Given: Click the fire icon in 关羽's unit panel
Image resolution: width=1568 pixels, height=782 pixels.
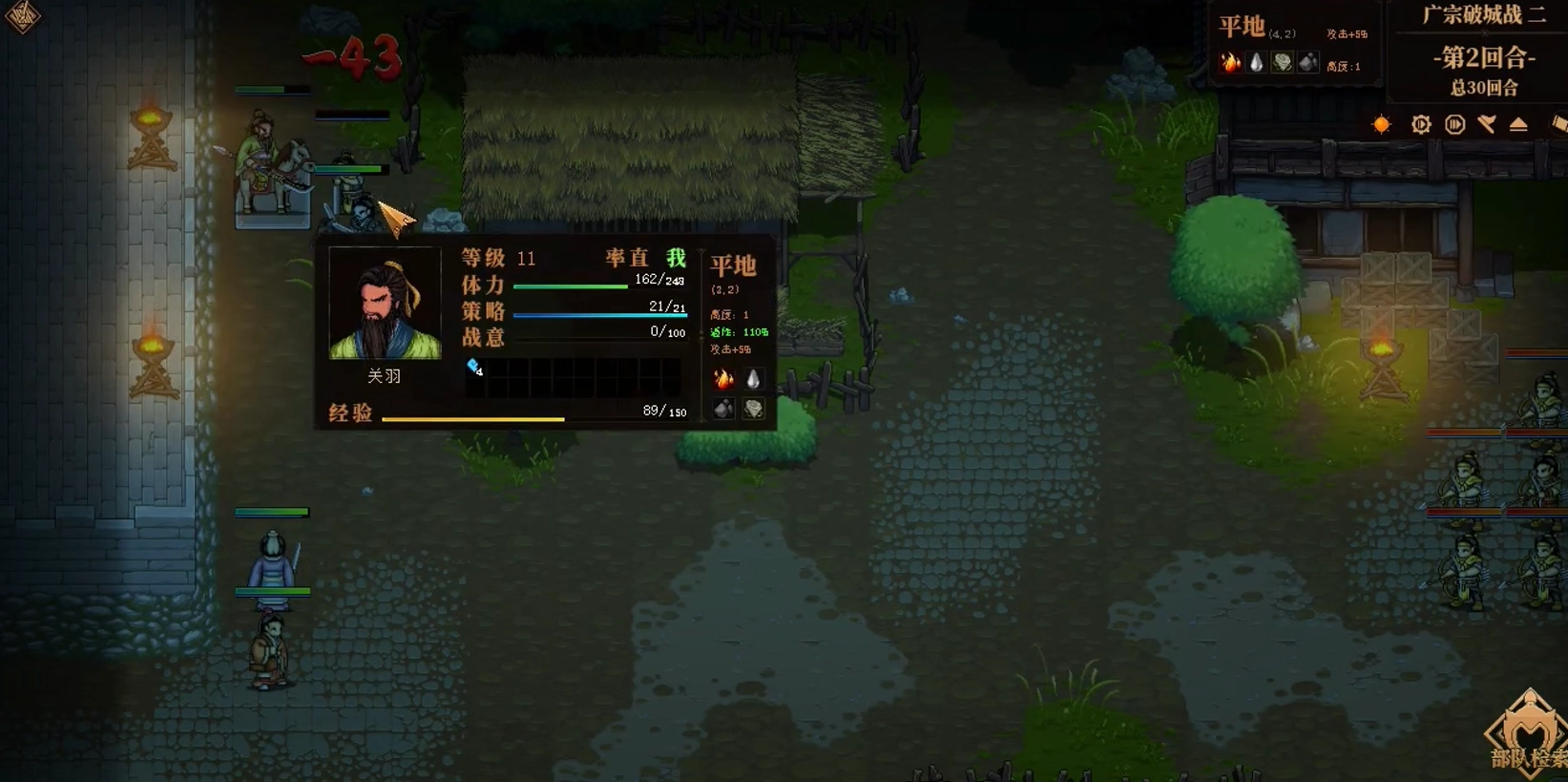Looking at the screenshot, I should pyautogui.click(x=724, y=379).
